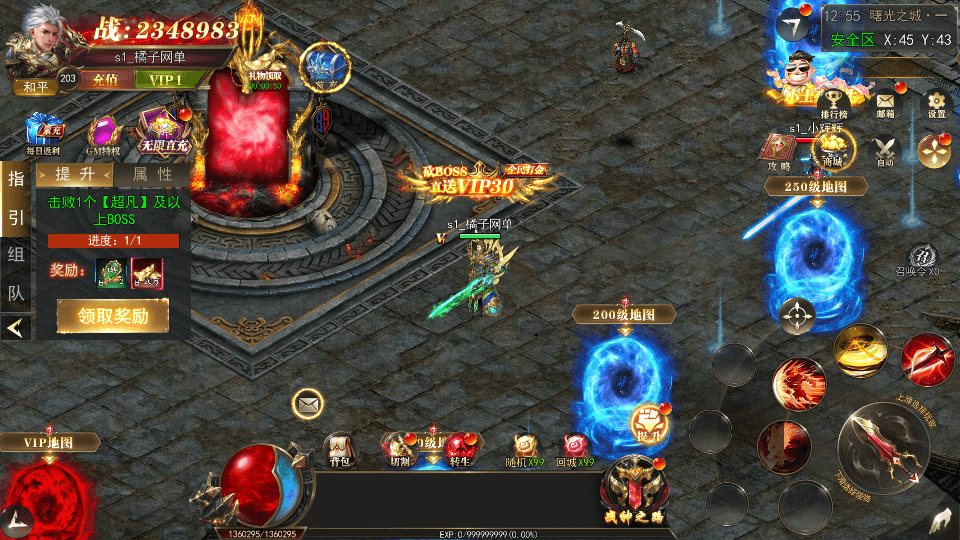The image size is (960, 540).
Task: Open the 每日返利 daily rebate gift
Action: click(43, 134)
